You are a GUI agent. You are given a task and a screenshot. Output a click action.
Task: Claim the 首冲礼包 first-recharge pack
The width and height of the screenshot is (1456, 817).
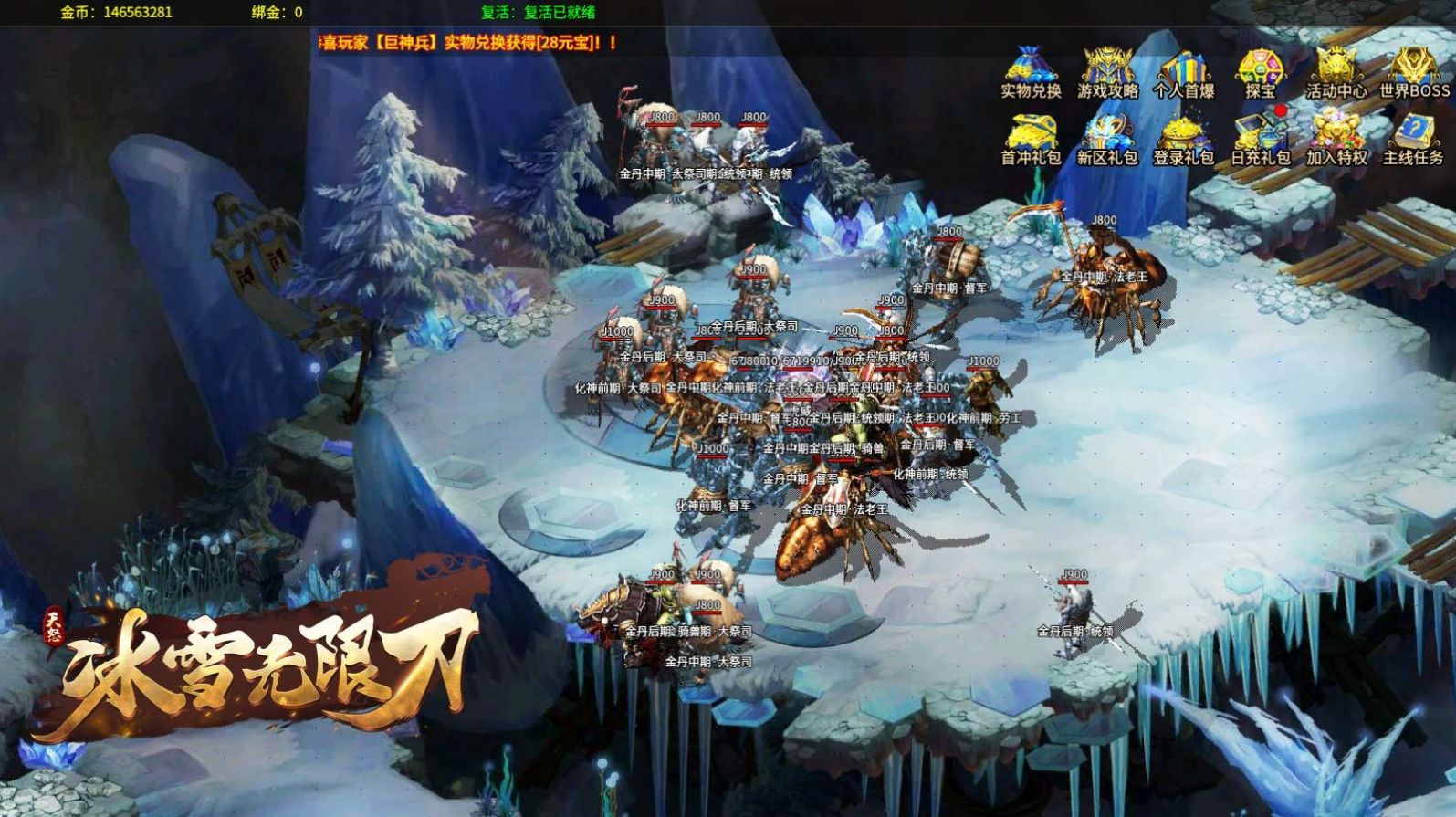pyautogui.click(x=1031, y=140)
